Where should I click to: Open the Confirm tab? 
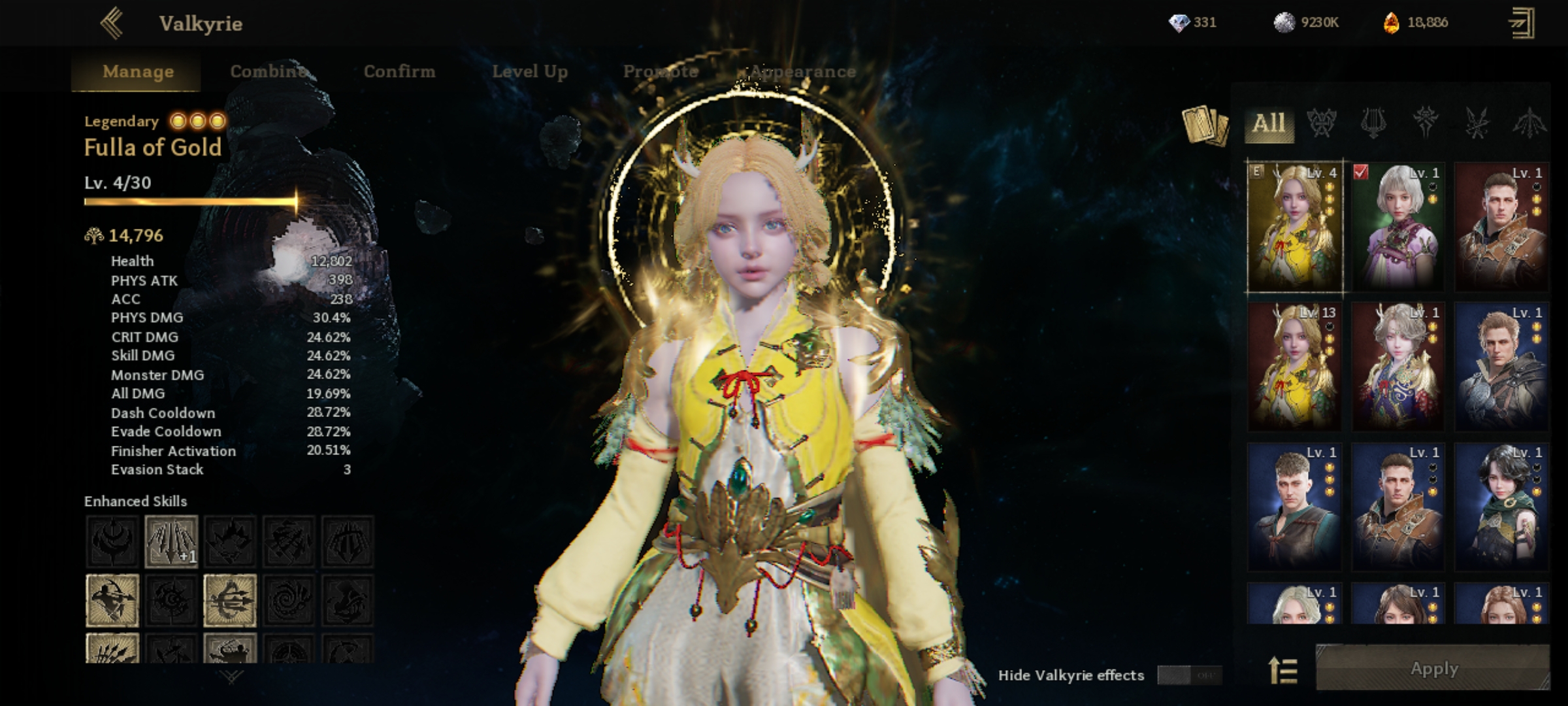coord(399,71)
